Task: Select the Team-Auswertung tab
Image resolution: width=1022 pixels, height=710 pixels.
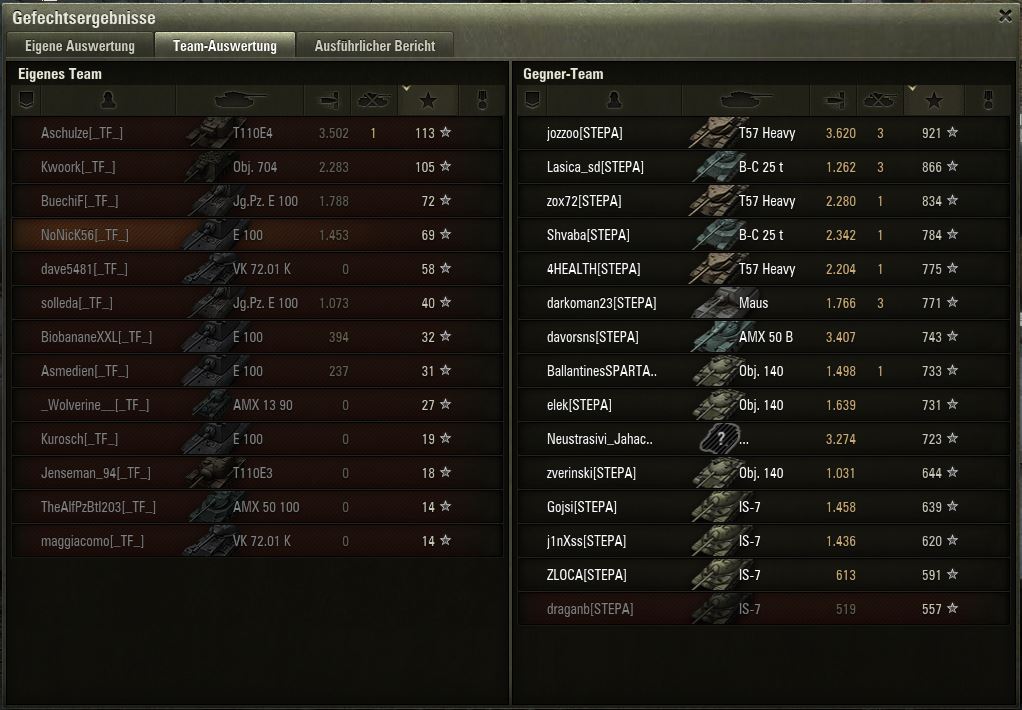Action: pyautogui.click(x=224, y=46)
